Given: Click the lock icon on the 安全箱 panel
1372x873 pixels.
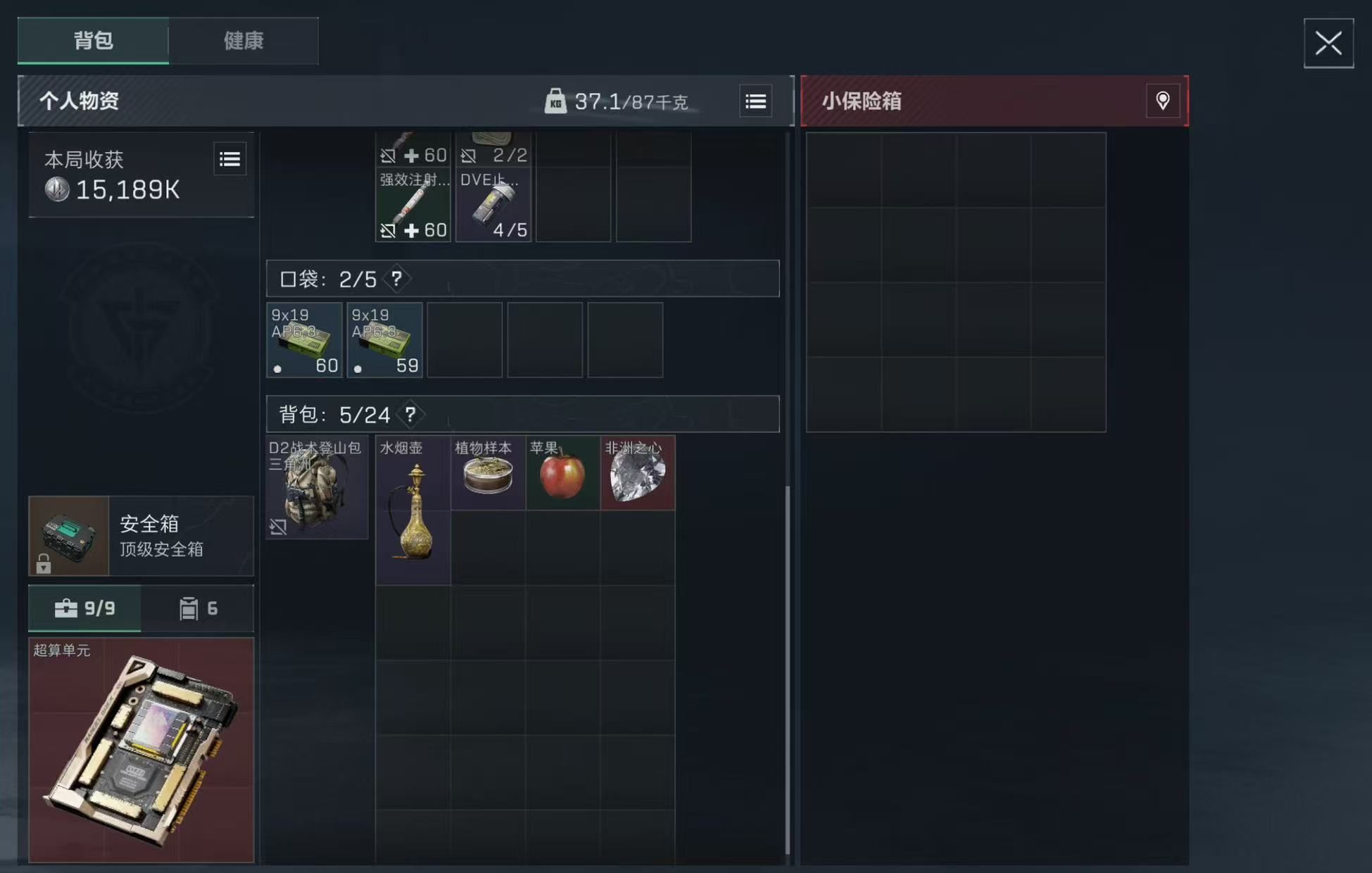Looking at the screenshot, I should coord(44,563).
